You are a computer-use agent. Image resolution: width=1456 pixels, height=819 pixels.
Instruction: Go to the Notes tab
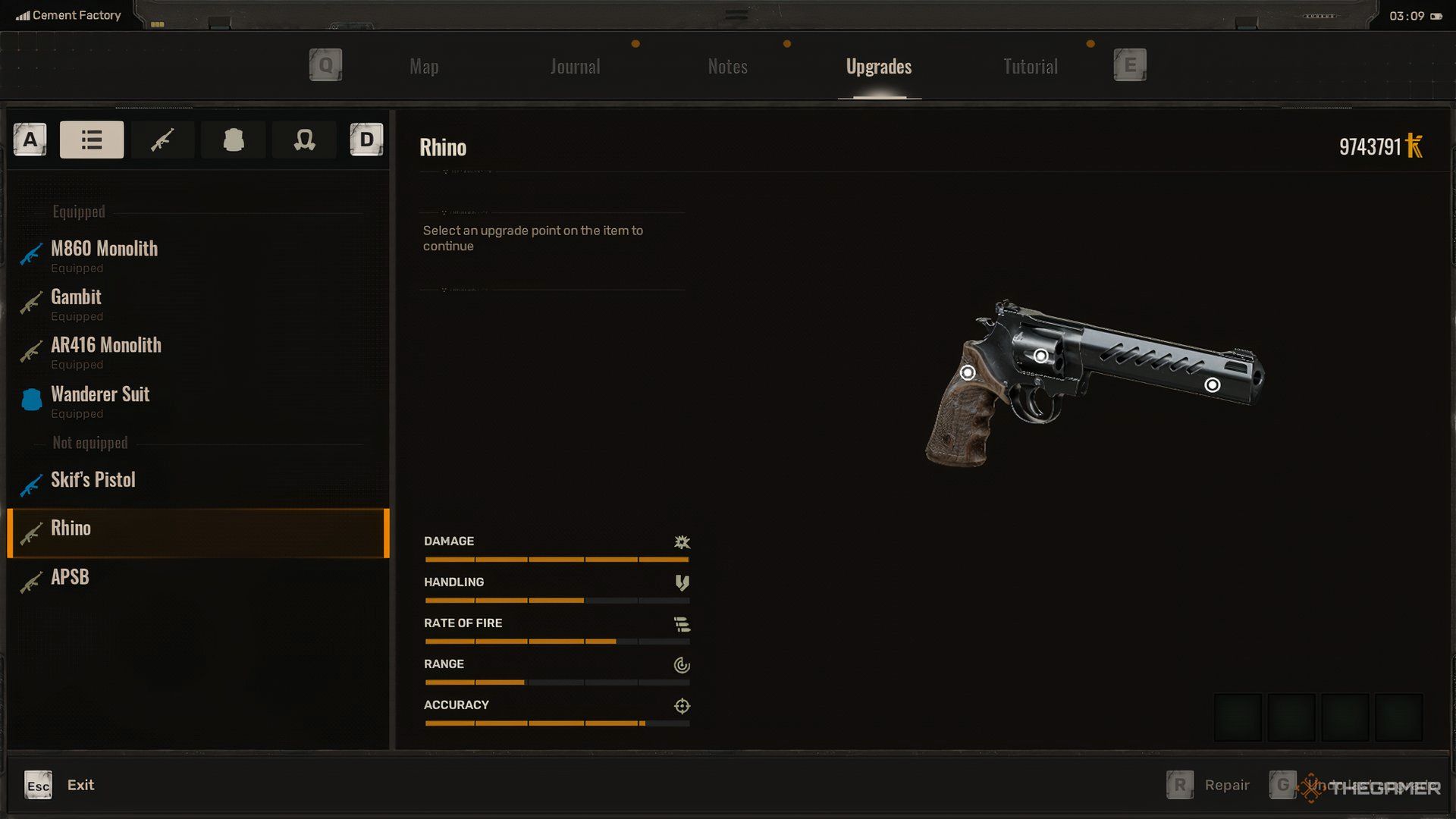[x=727, y=67]
